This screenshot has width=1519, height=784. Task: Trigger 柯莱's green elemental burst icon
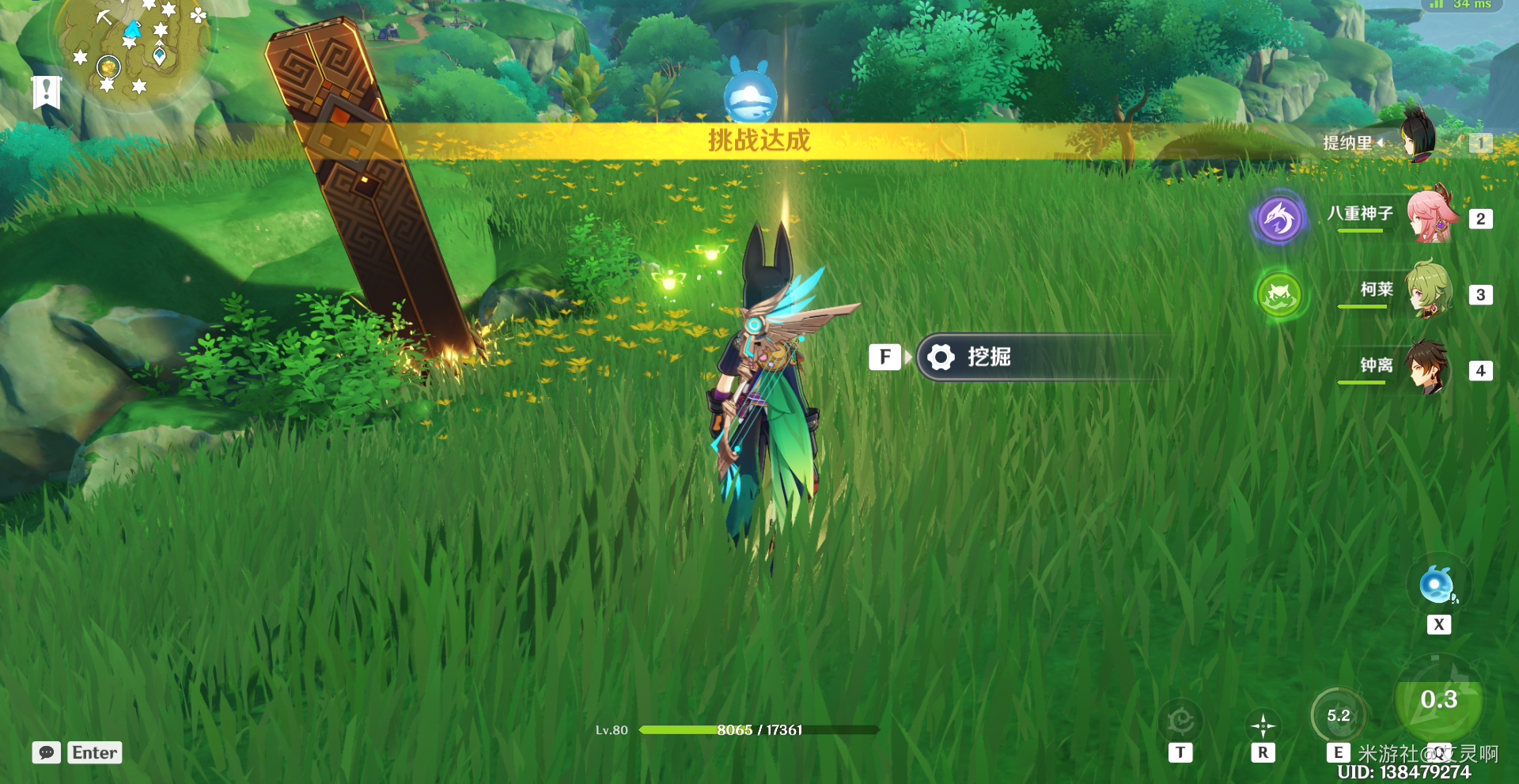click(x=1278, y=294)
